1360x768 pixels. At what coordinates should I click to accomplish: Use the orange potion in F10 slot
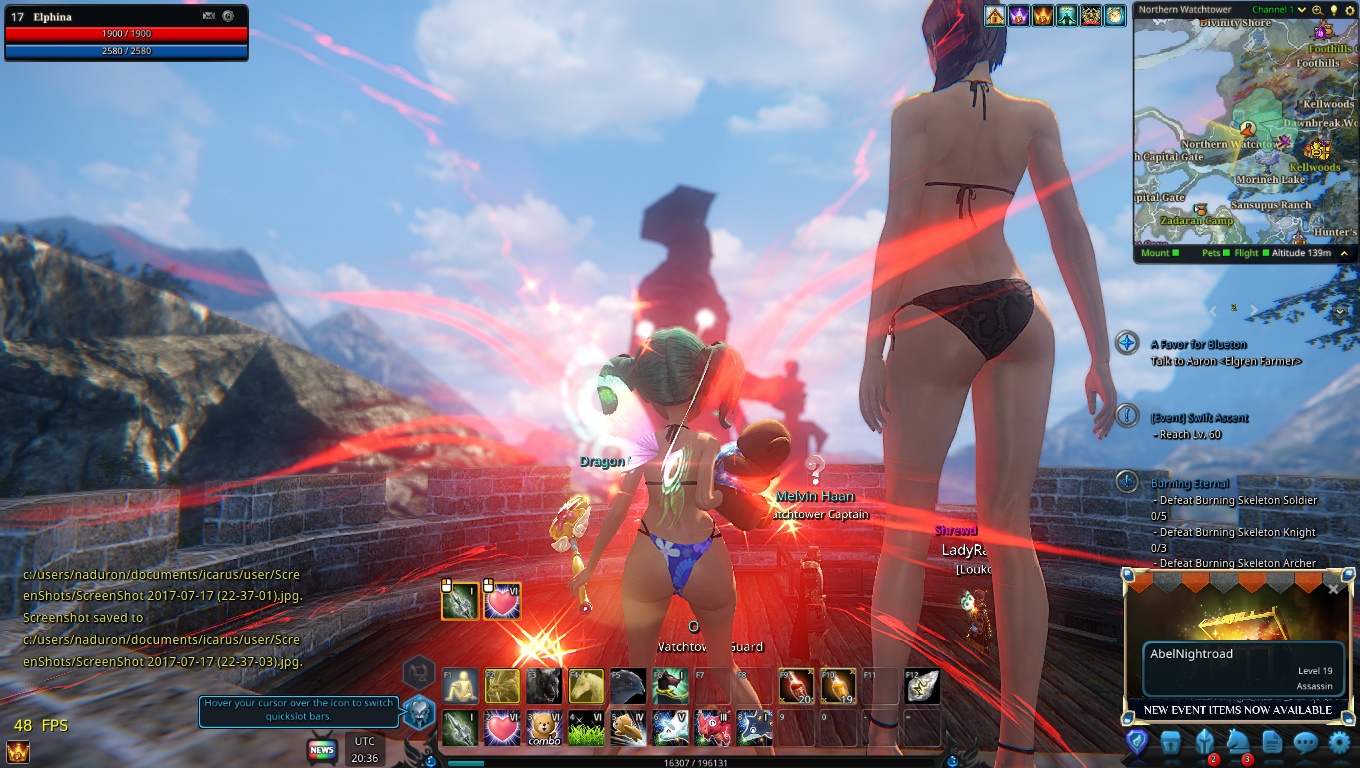pyautogui.click(x=837, y=686)
